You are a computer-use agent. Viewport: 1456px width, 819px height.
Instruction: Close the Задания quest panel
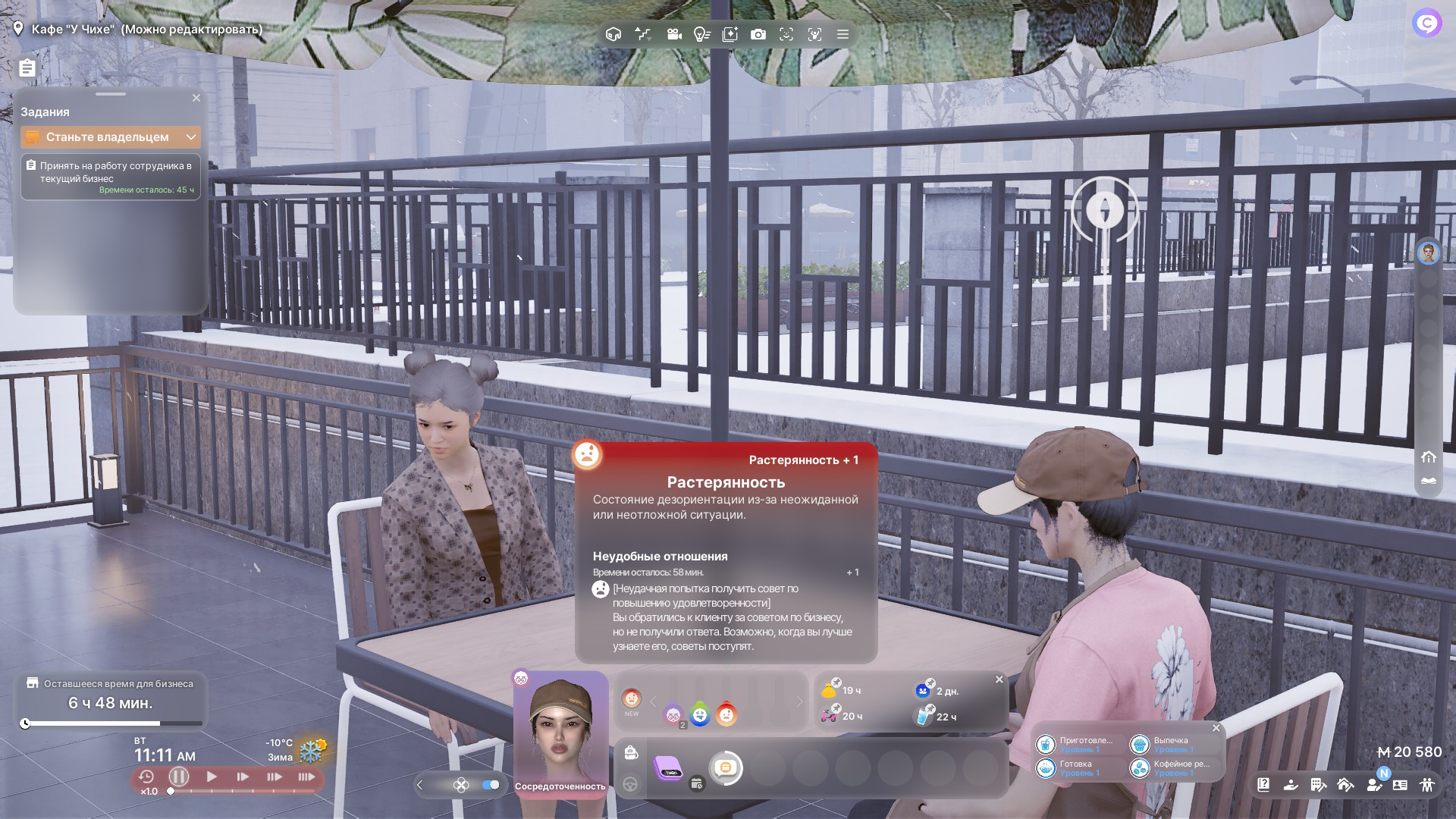(x=196, y=98)
